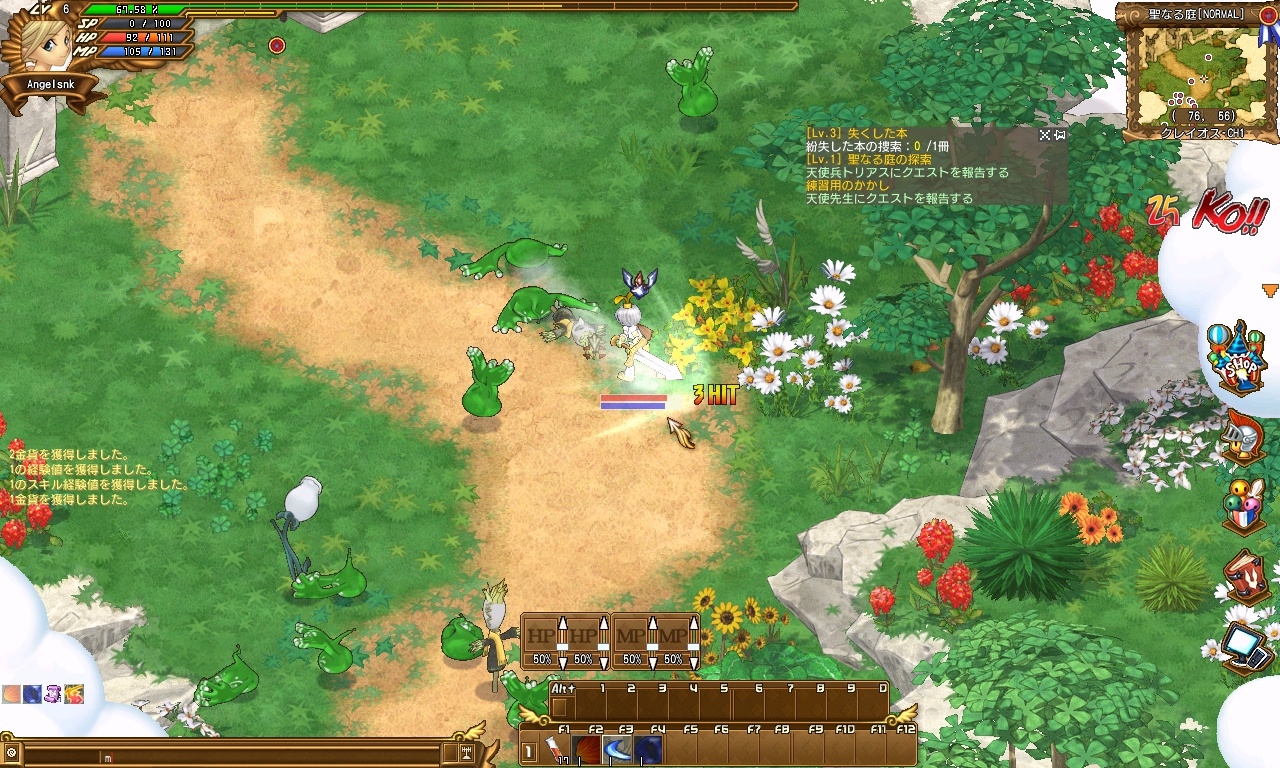The width and height of the screenshot is (1280, 768).
Task: Open the knight helmet menu icon
Action: click(x=1243, y=436)
